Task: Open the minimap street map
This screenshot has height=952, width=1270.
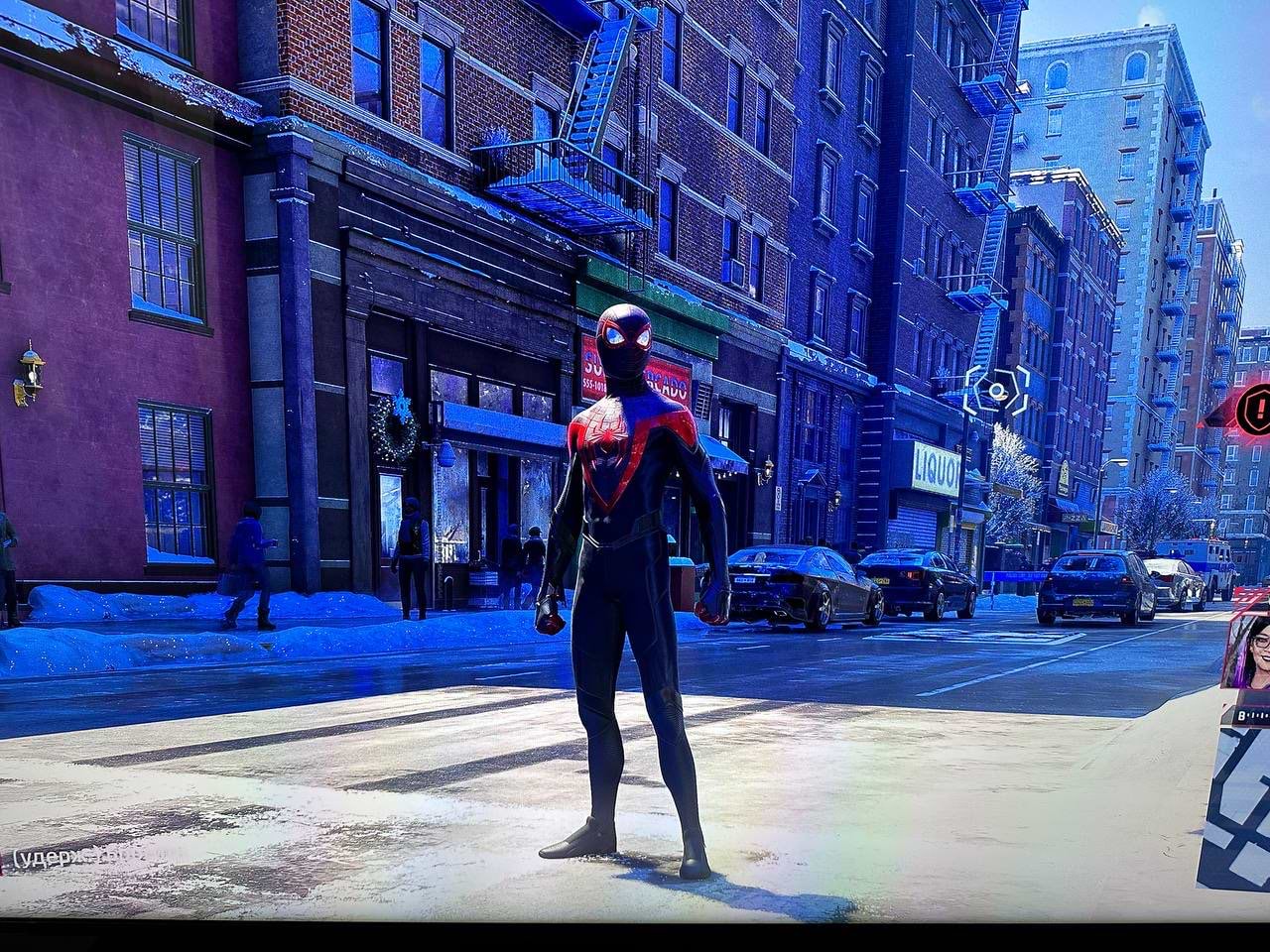Action: click(1236, 808)
